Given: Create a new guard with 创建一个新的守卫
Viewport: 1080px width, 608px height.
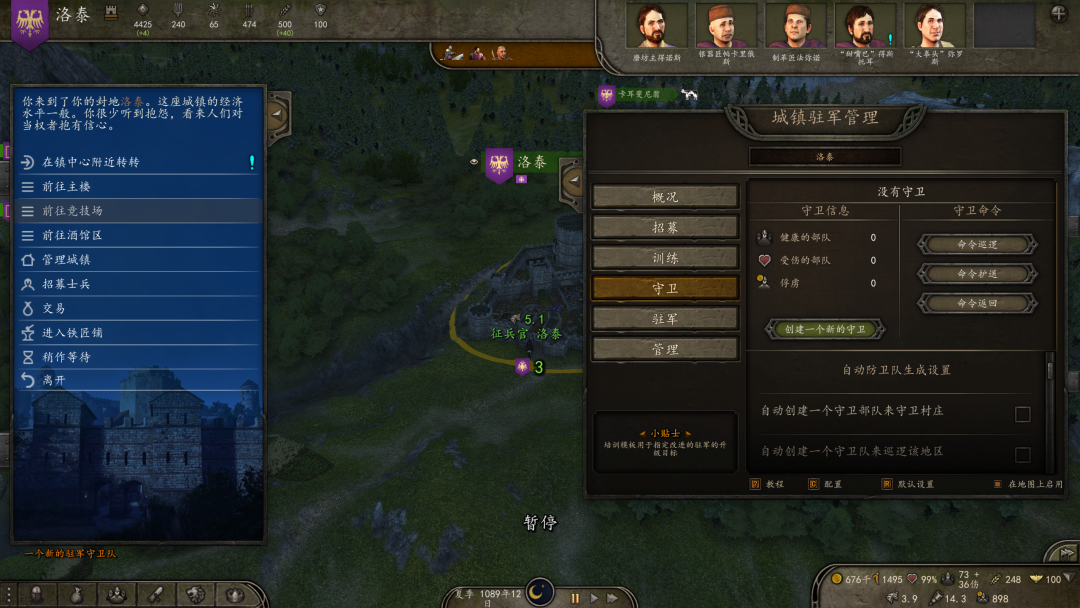Looking at the screenshot, I should (825, 329).
